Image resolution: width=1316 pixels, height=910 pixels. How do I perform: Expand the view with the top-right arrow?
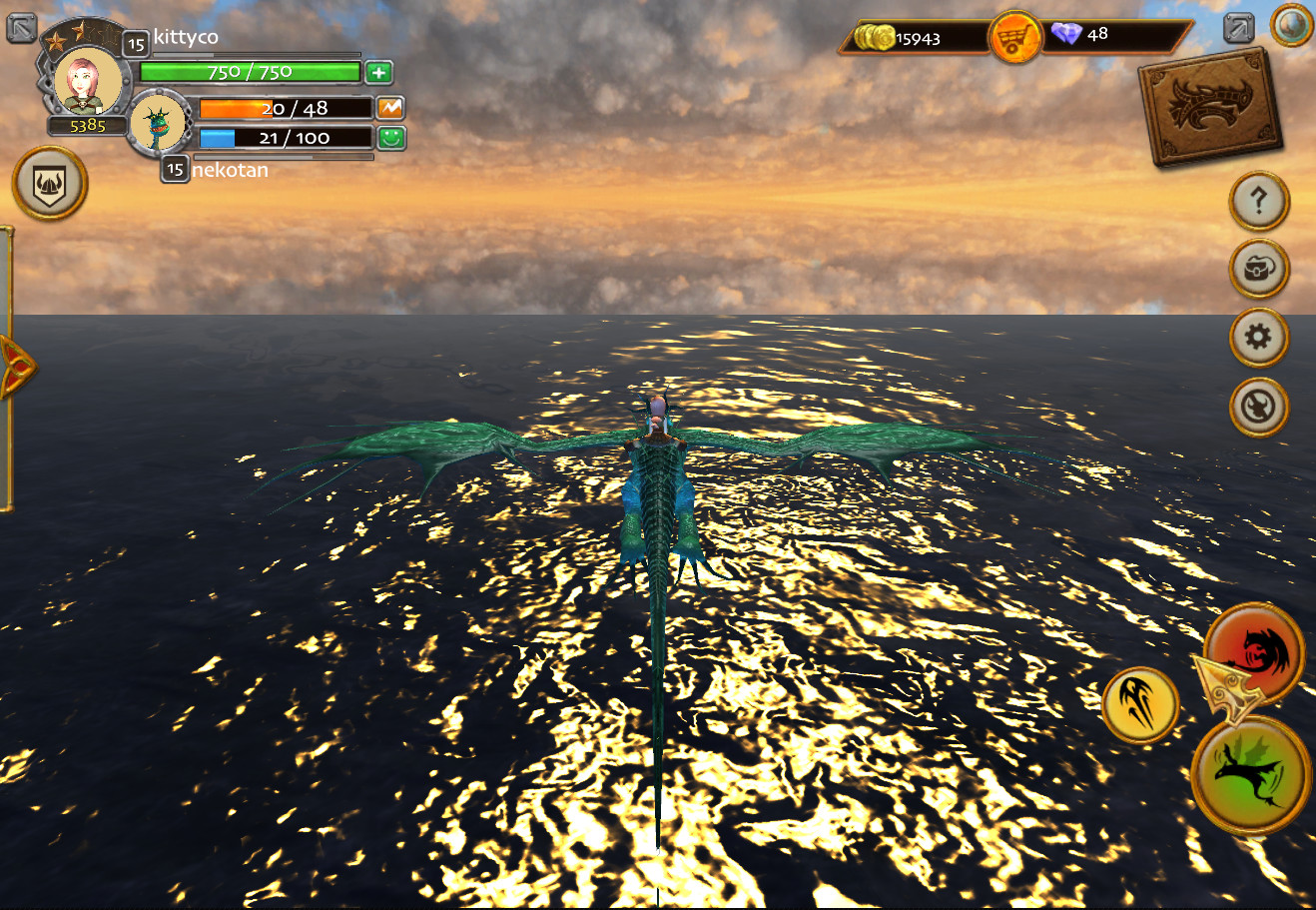(1238, 28)
